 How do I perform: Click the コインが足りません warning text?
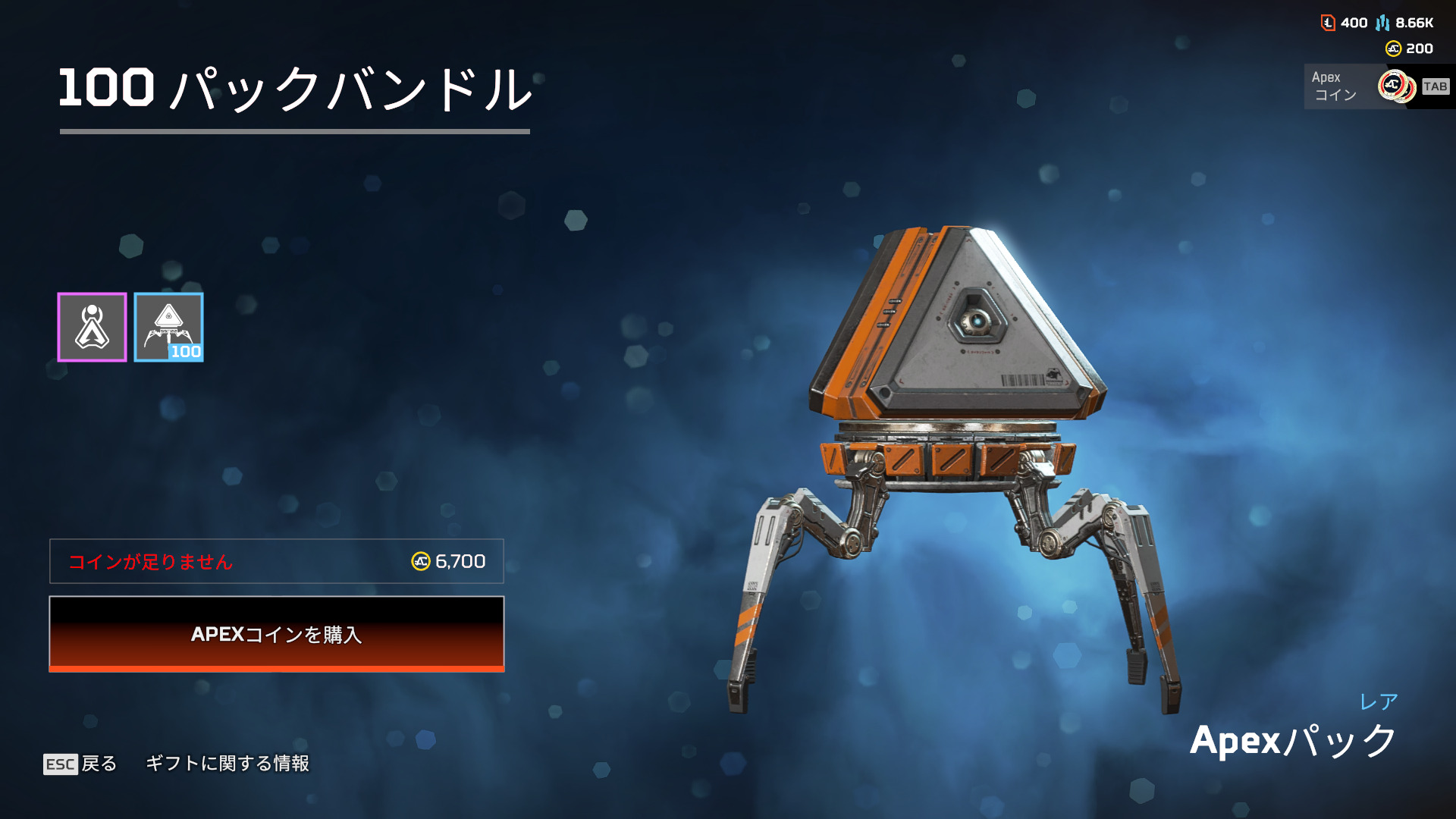click(150, 562)
